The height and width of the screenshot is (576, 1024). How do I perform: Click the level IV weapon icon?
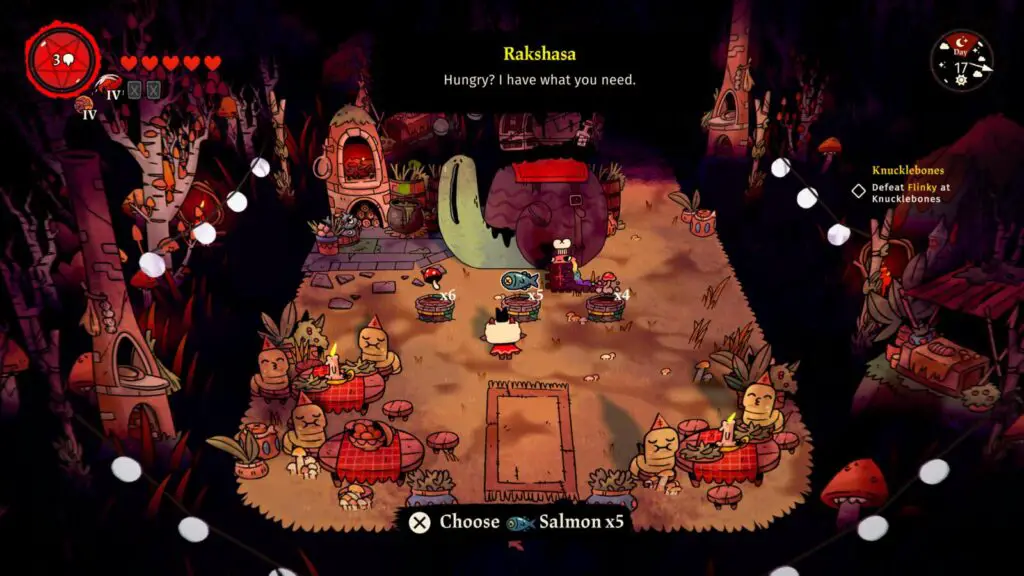tap(110, 87)
